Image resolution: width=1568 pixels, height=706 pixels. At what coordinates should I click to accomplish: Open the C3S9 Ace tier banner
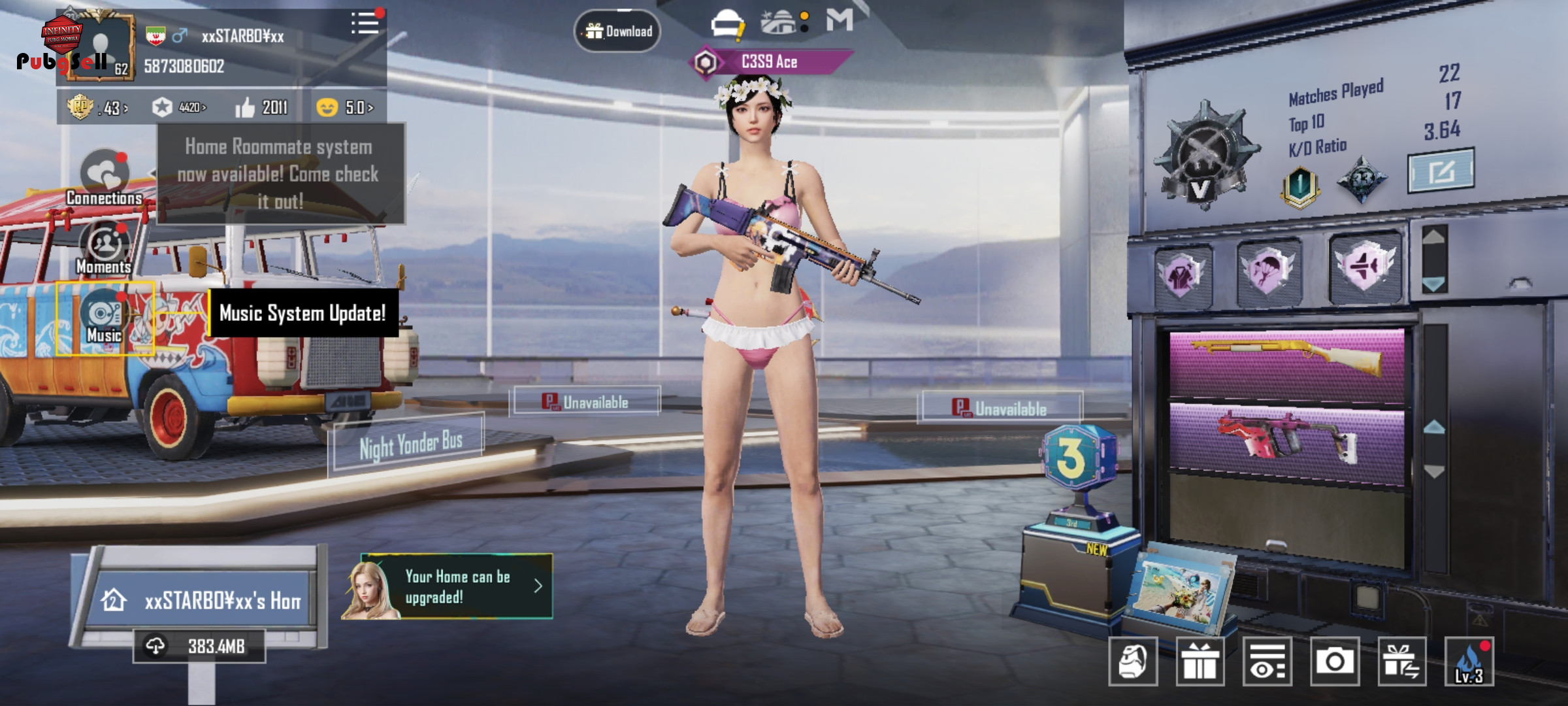tap(770, 62)
